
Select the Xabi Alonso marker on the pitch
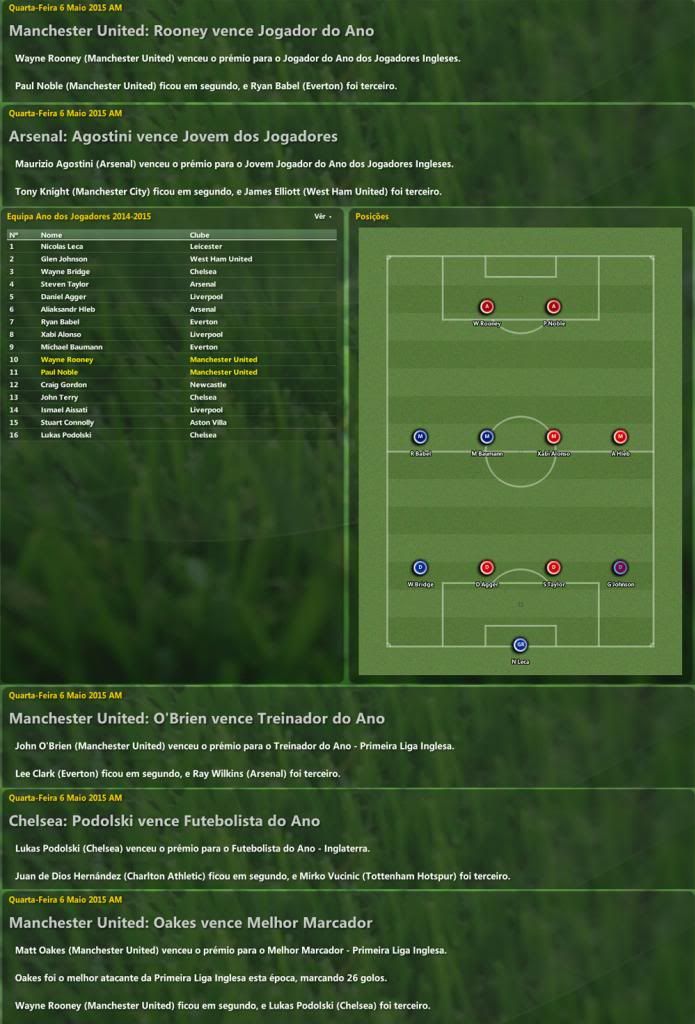click(x=553, y=437)
